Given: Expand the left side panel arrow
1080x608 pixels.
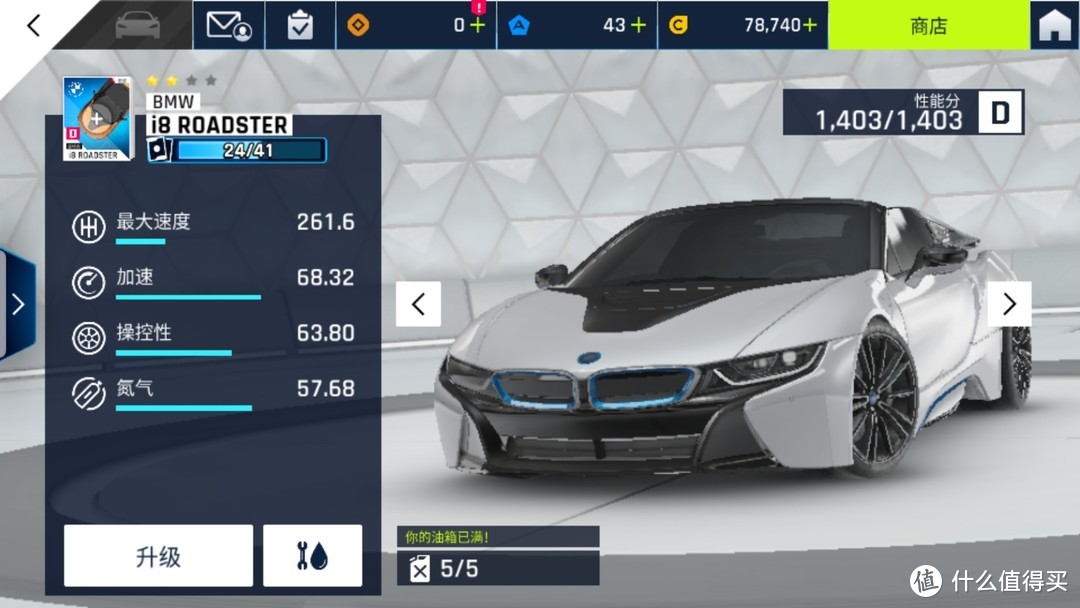Looking at the screenshot, I should [x=17, y=305].
